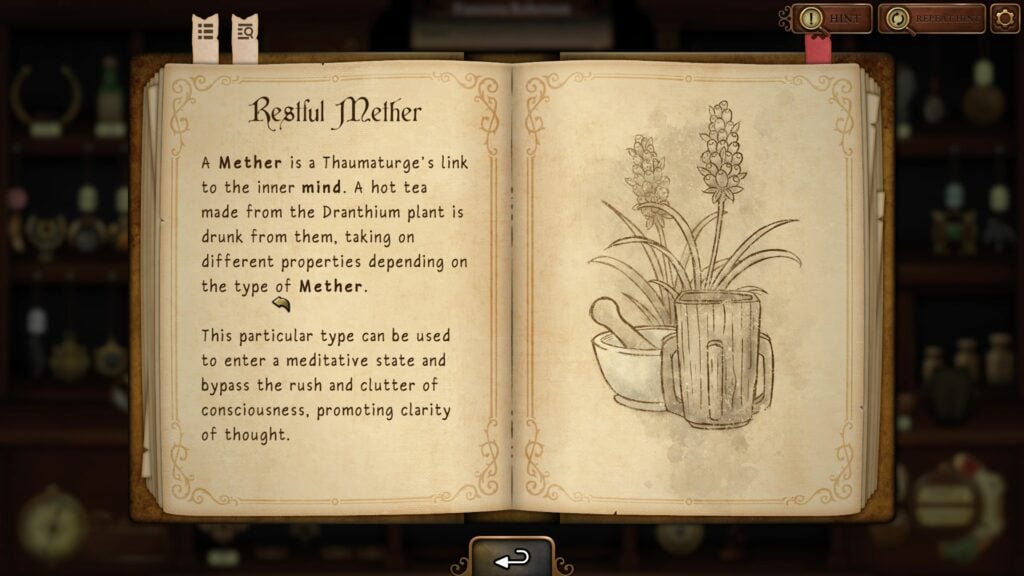Close the book with the return arrow
1024x576 pixels.
[512, 558]
